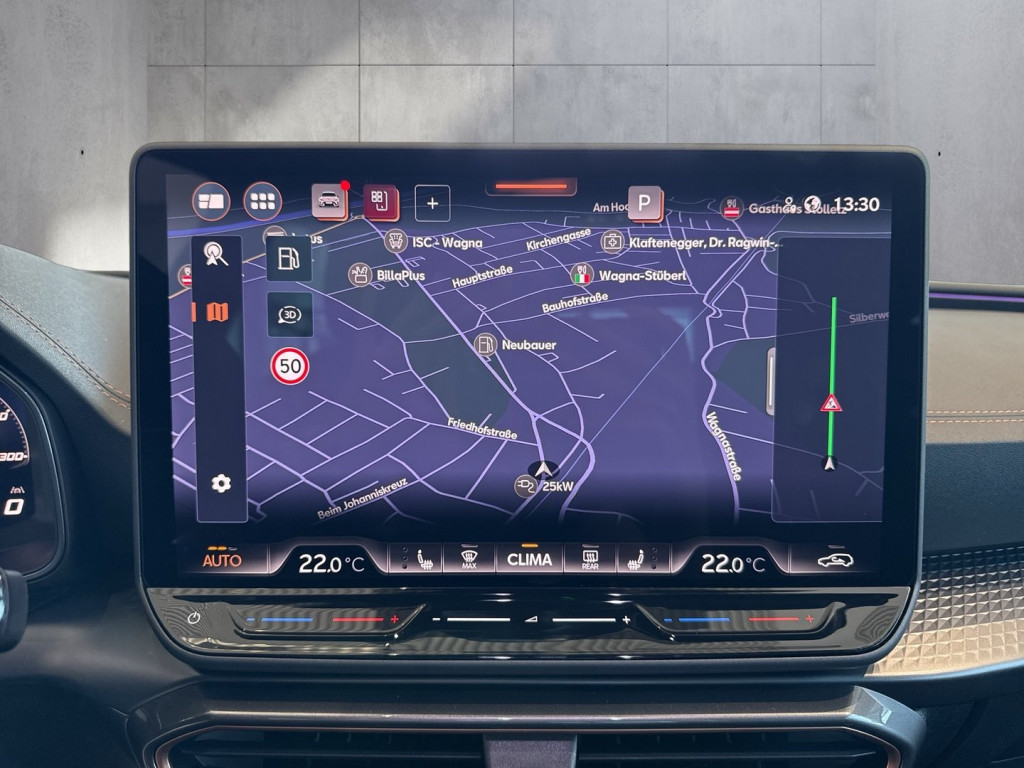Select the Neubauer fuel station marker
1024x768 pixels.
click(x=486, y=344)
